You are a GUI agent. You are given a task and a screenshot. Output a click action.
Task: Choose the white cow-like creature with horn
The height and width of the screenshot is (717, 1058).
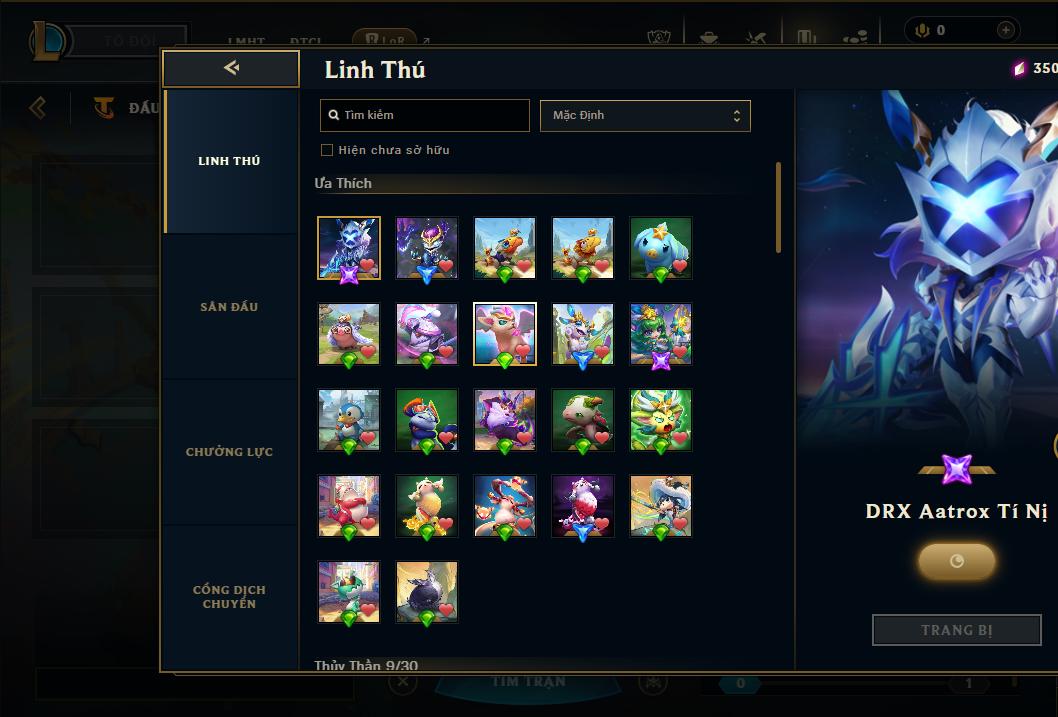583,420
